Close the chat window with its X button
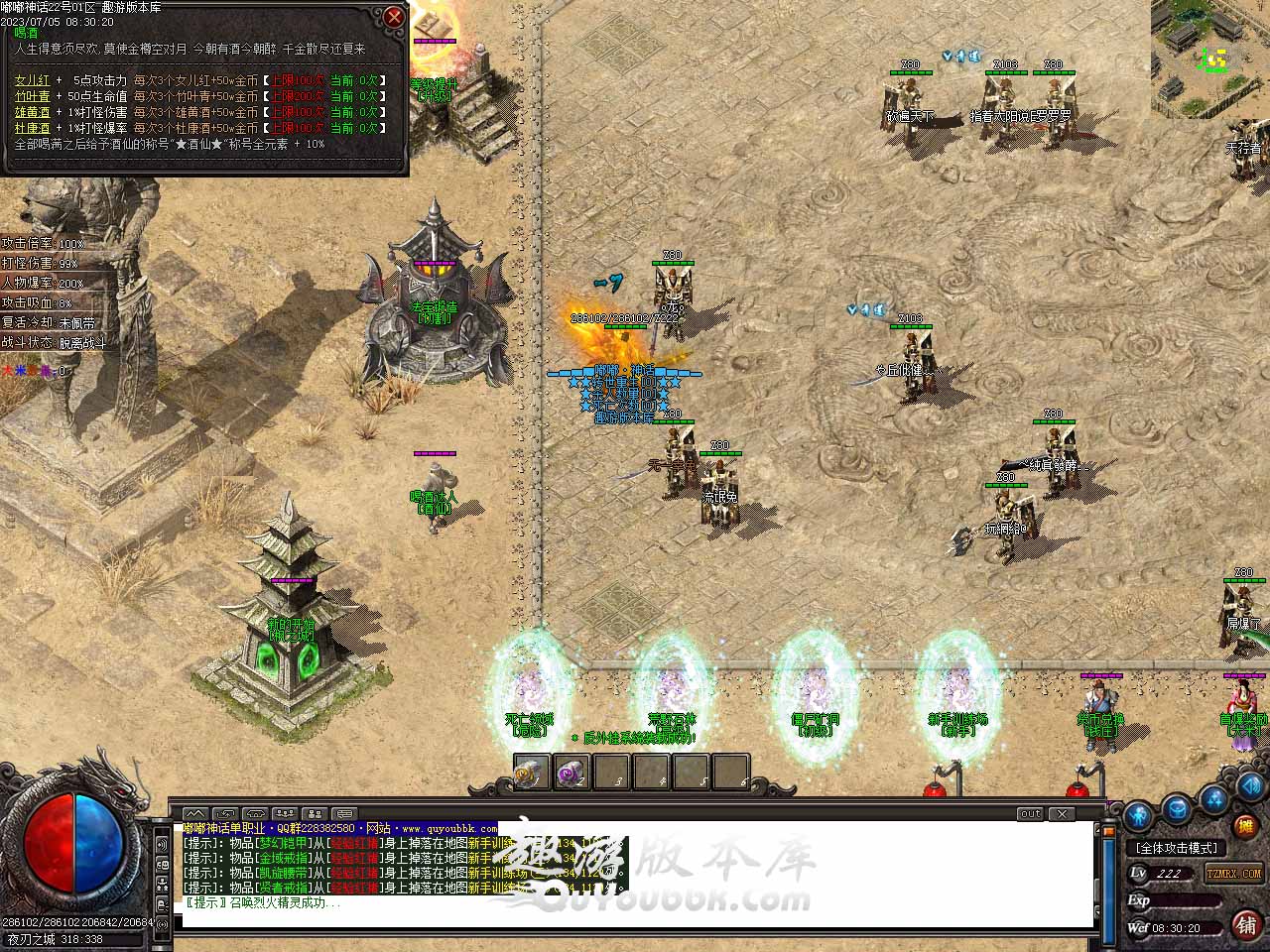 (1062, 814)
